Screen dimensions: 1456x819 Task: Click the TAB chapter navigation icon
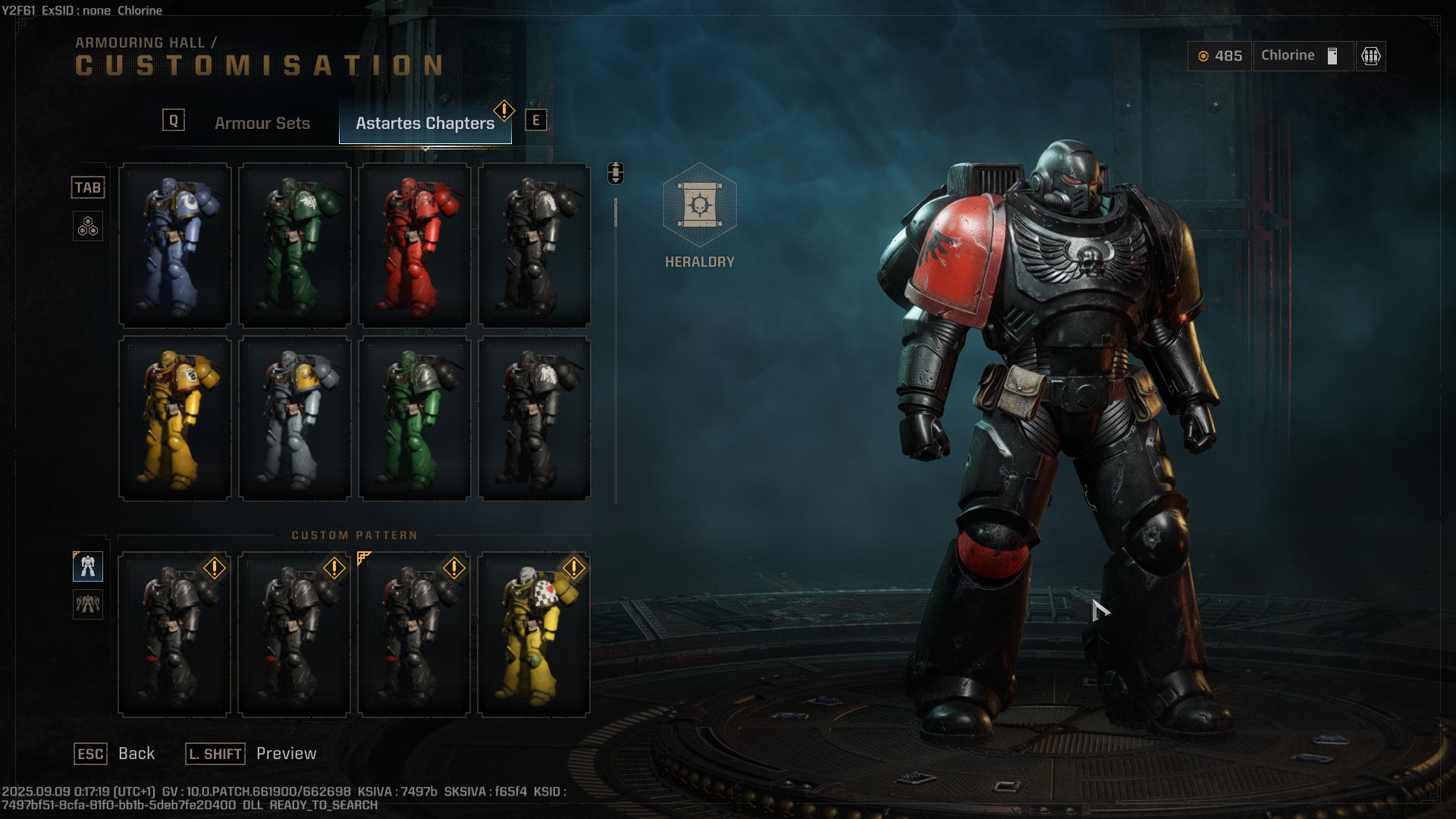tap(88, 187)
